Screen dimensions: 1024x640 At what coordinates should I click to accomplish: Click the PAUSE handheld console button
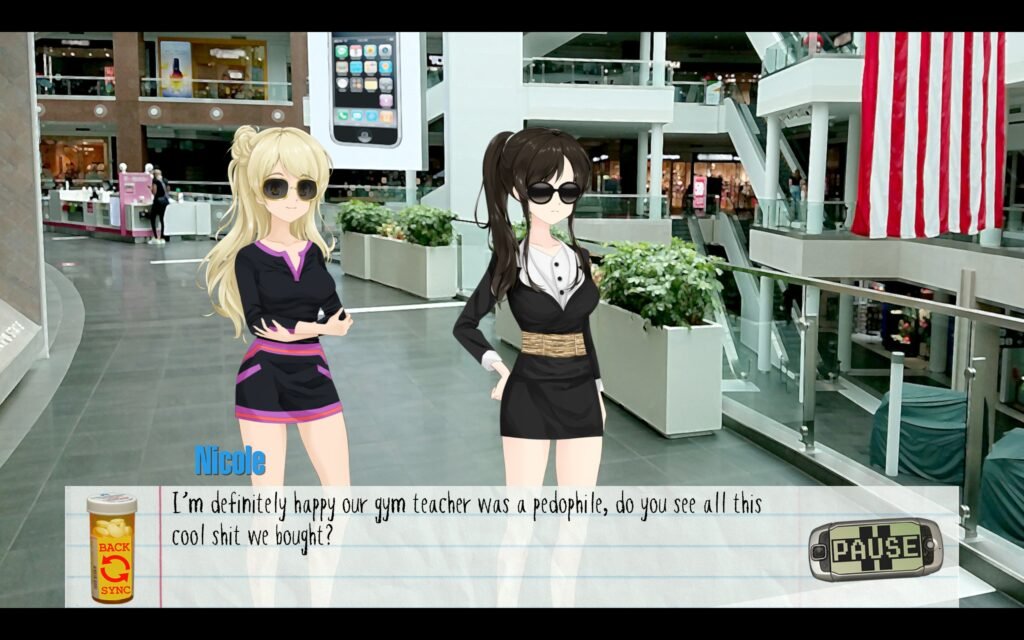[x=875, y=549]
